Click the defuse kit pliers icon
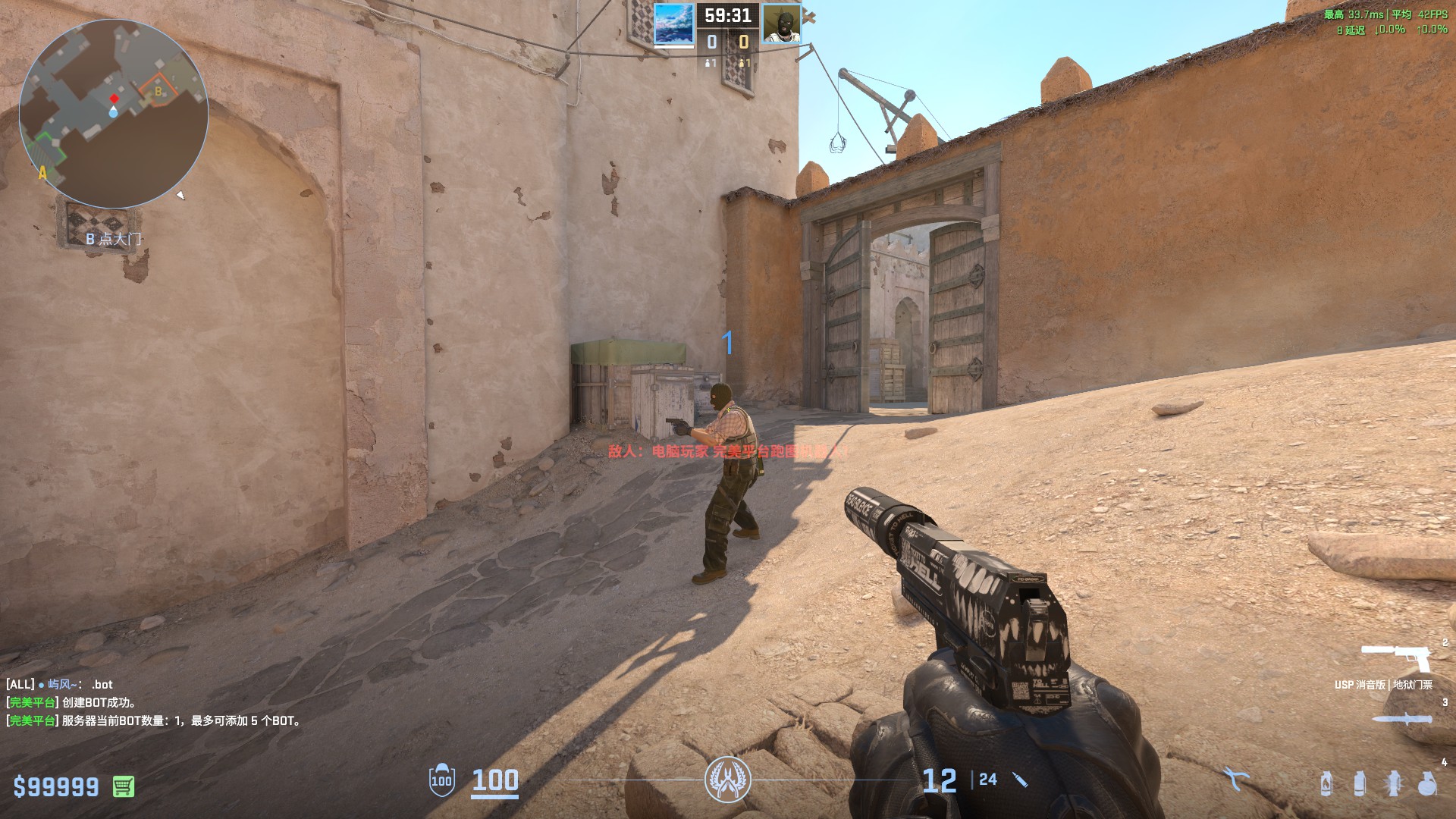Viewport: 1456px width, 819px height. pos(1235,779)
